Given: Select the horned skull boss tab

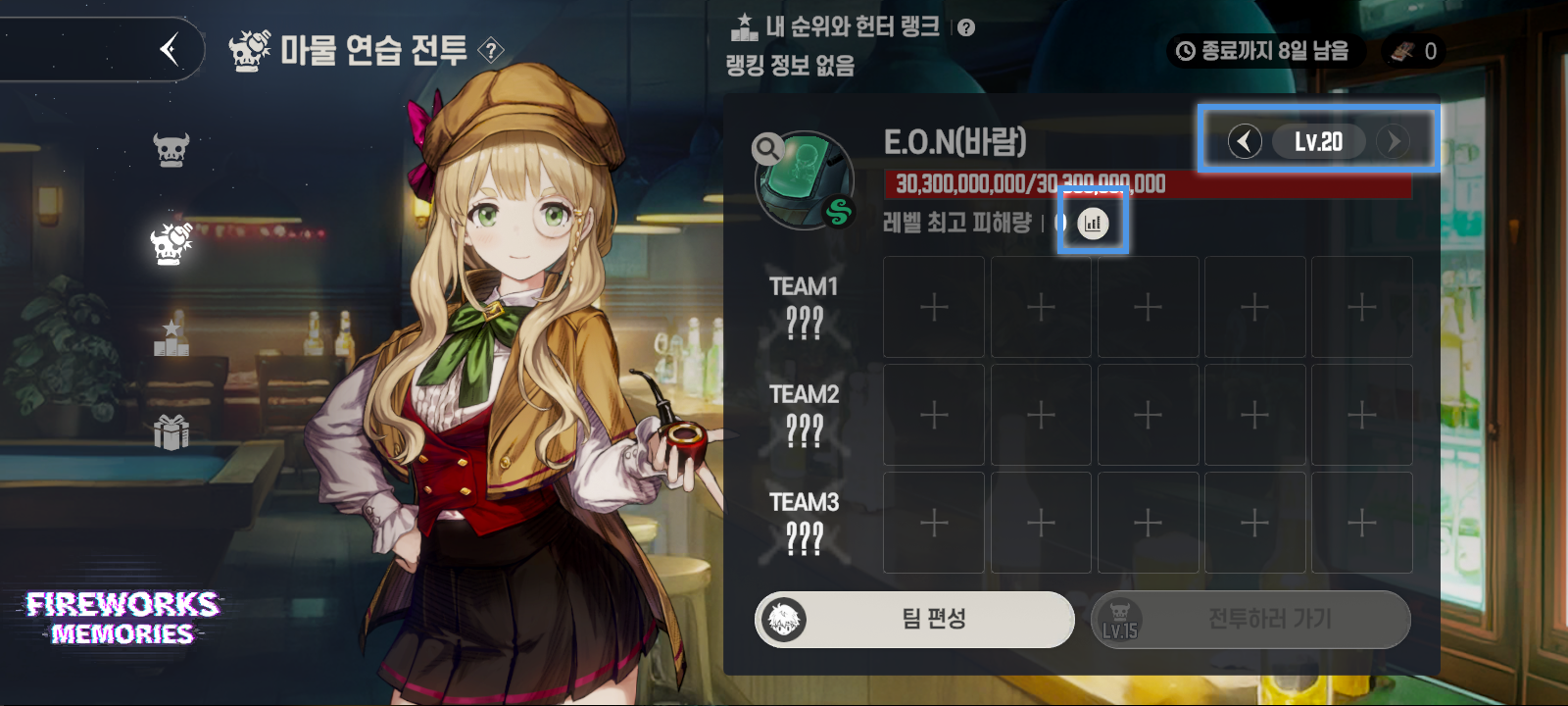Looking at the screenshot, I should pyautogui.click(x=171, y=150).
